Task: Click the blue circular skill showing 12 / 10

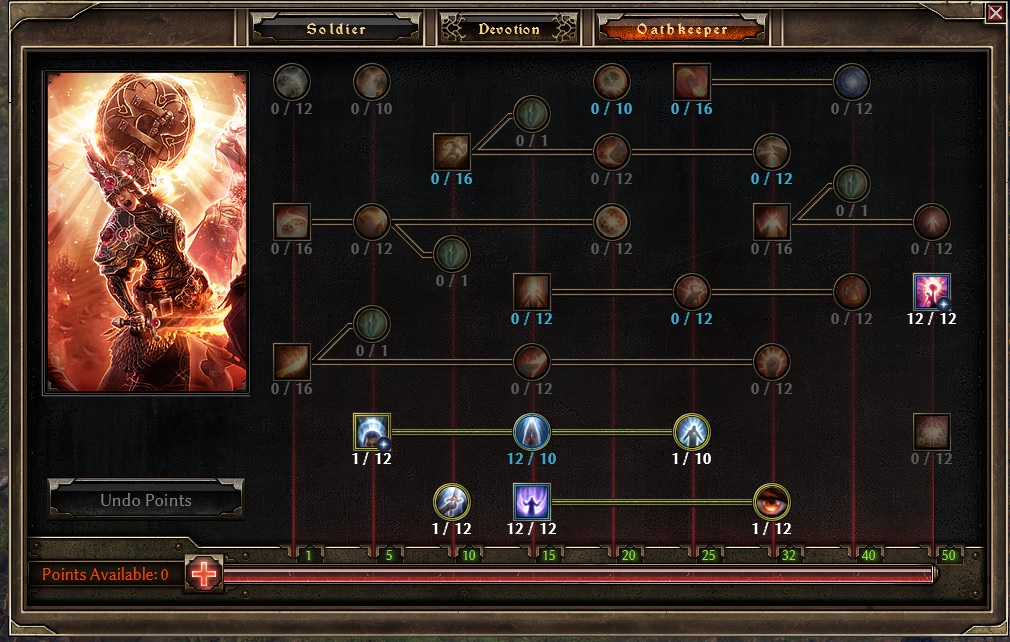Action: pyautogui.click(x=532, y=432)
